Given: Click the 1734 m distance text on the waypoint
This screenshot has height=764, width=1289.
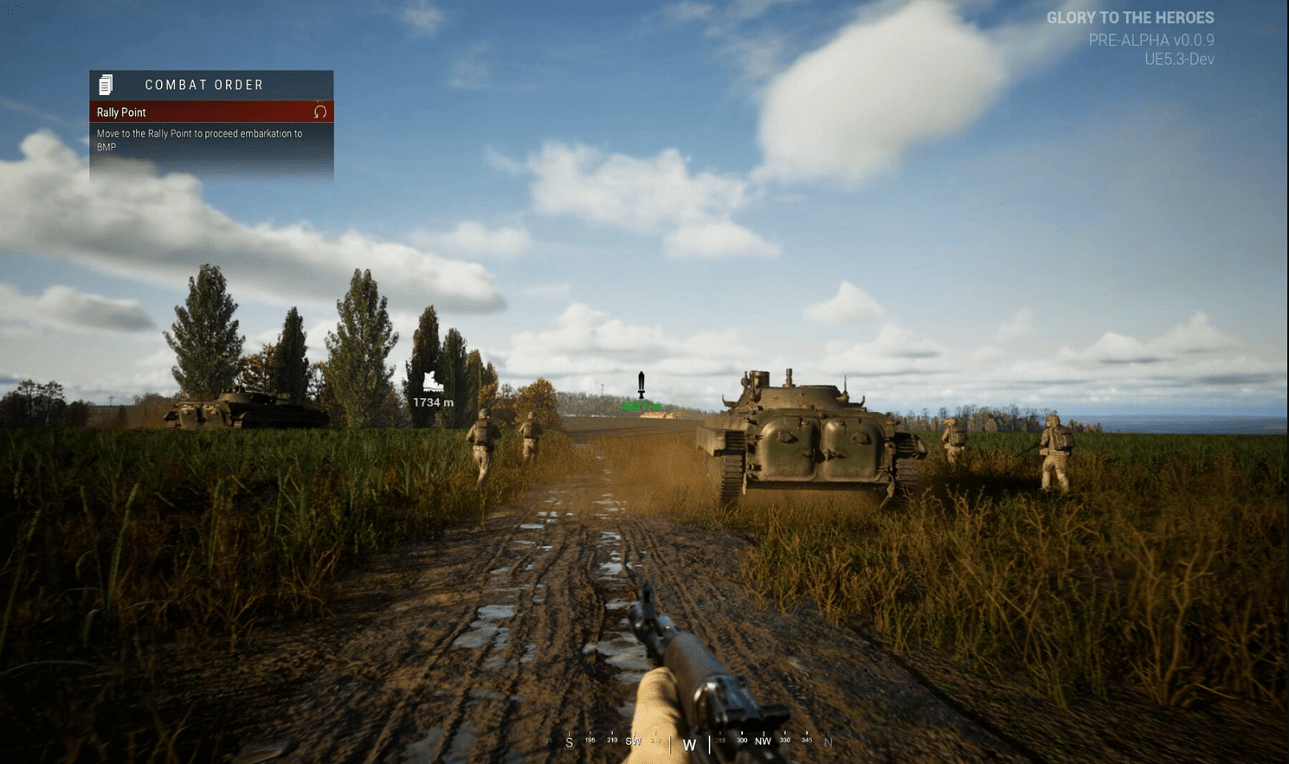Looking at the screenshot, I should coord(434,401).
